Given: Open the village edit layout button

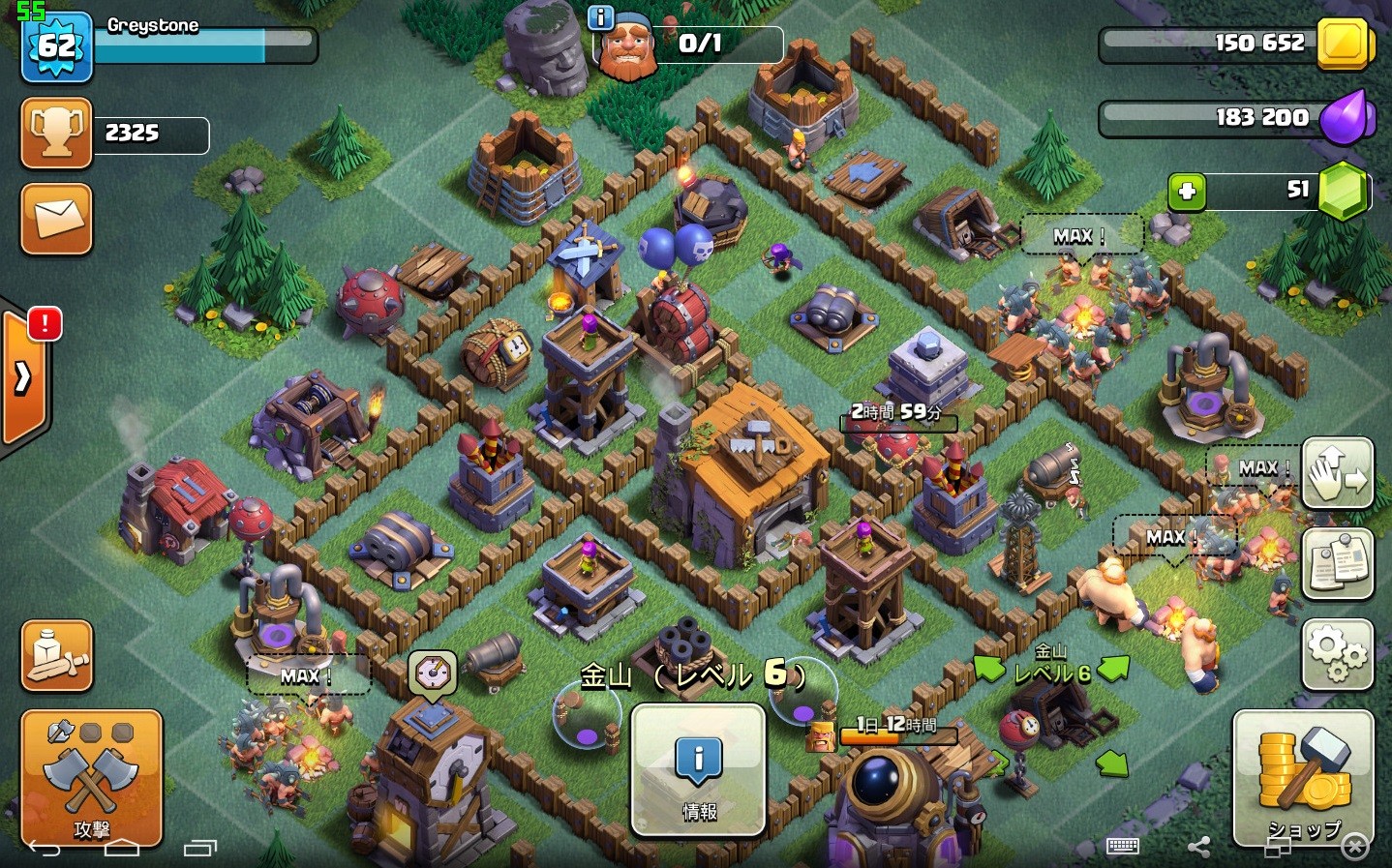Looking at the screenshot, I should click(x=1337, y=473).
